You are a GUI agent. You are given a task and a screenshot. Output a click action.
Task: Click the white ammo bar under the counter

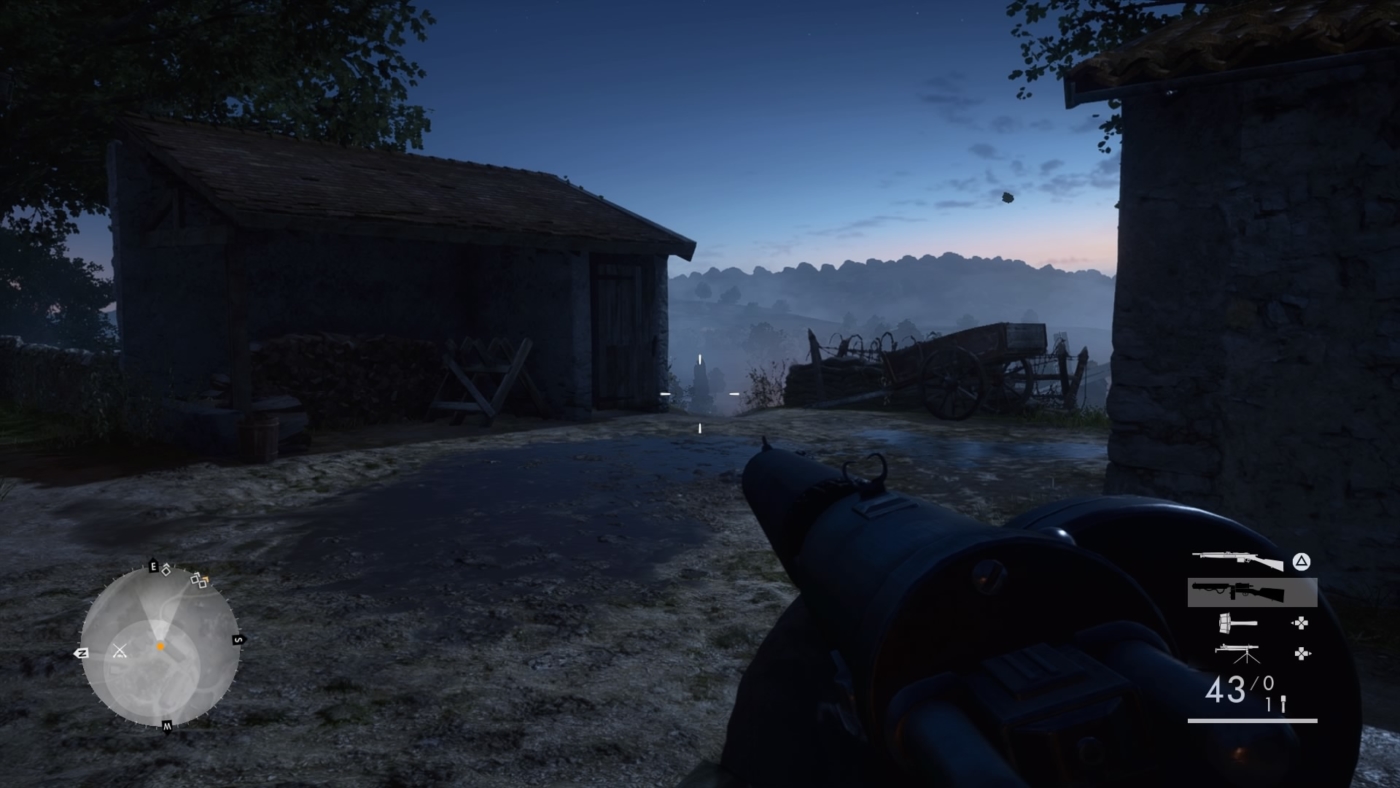click(x=1252, y=720)
